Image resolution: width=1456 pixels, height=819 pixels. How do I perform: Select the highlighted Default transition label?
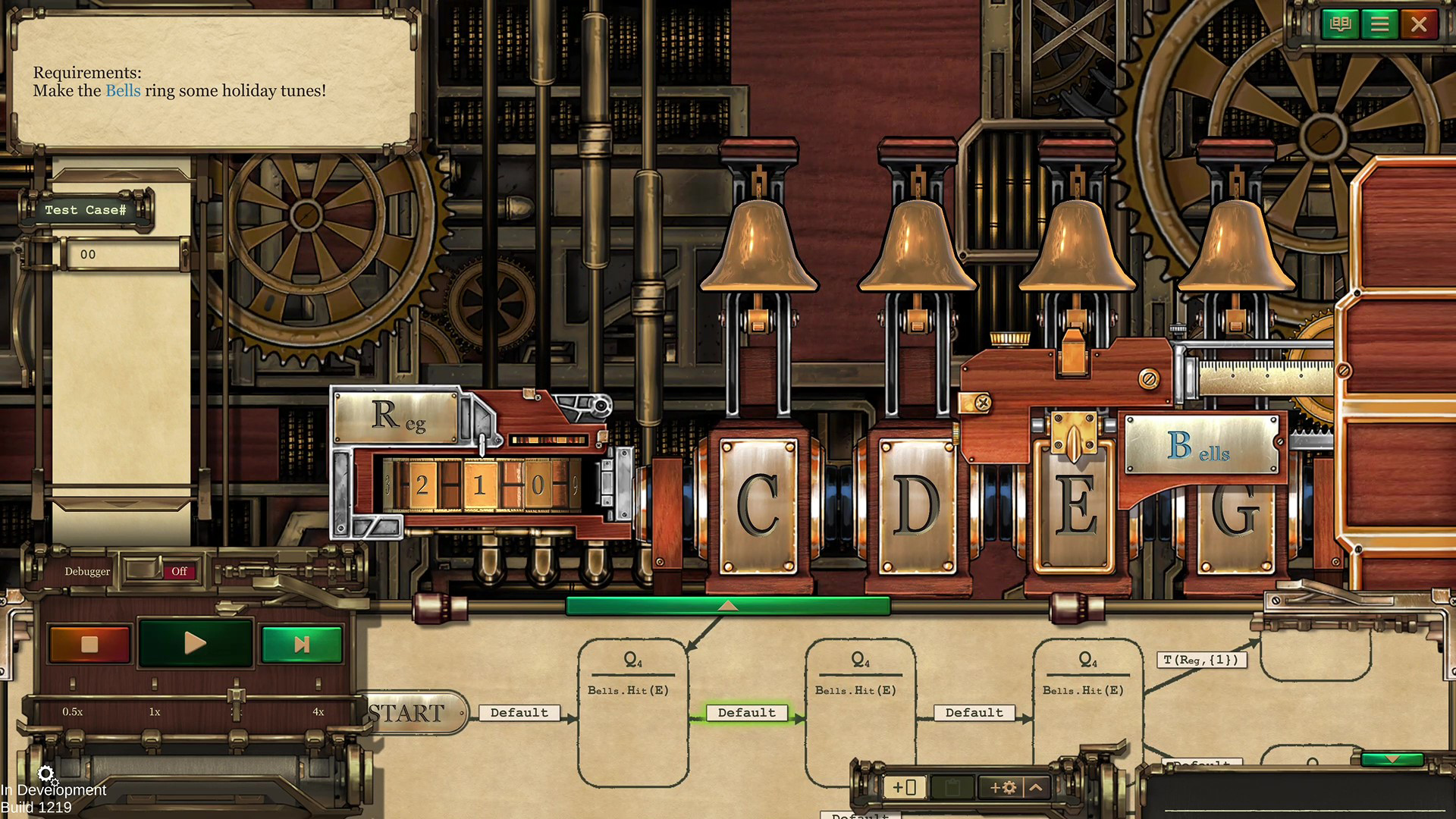tap(746, 713)
